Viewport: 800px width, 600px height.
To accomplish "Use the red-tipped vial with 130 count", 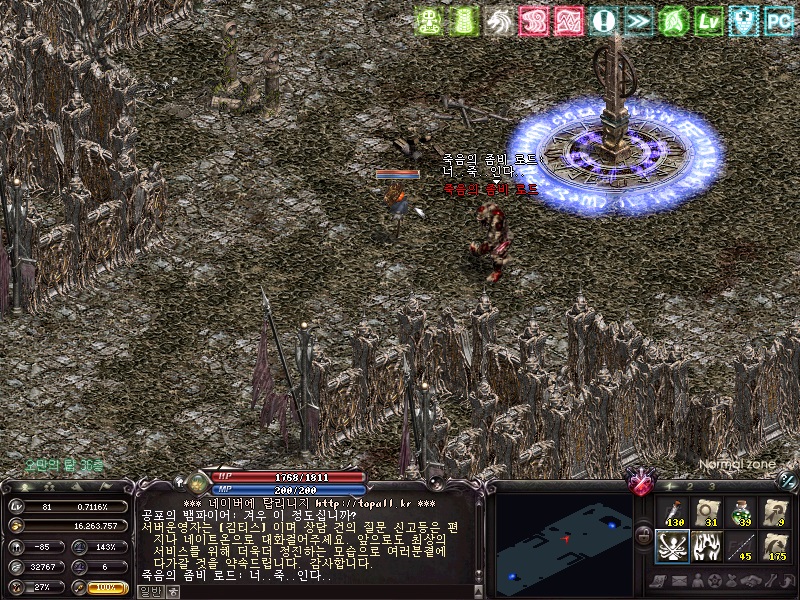I will click(673, 512).
